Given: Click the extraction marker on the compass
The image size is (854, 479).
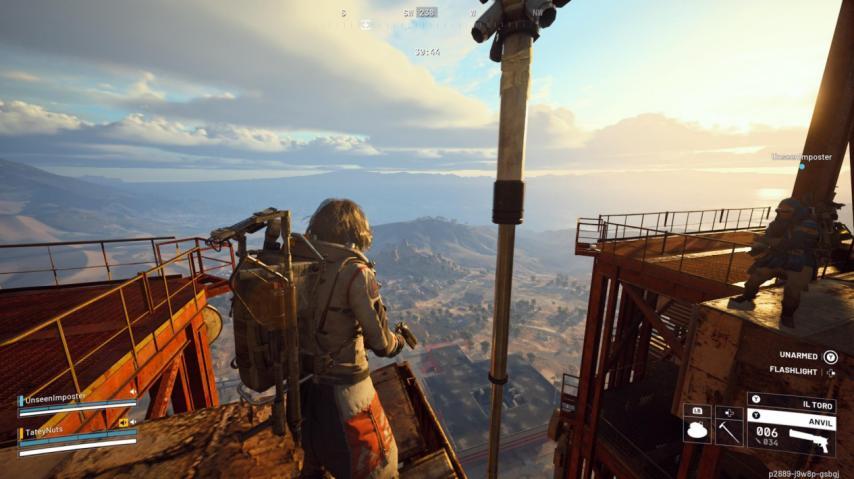Looking at the screenshot, I should 365,25.
